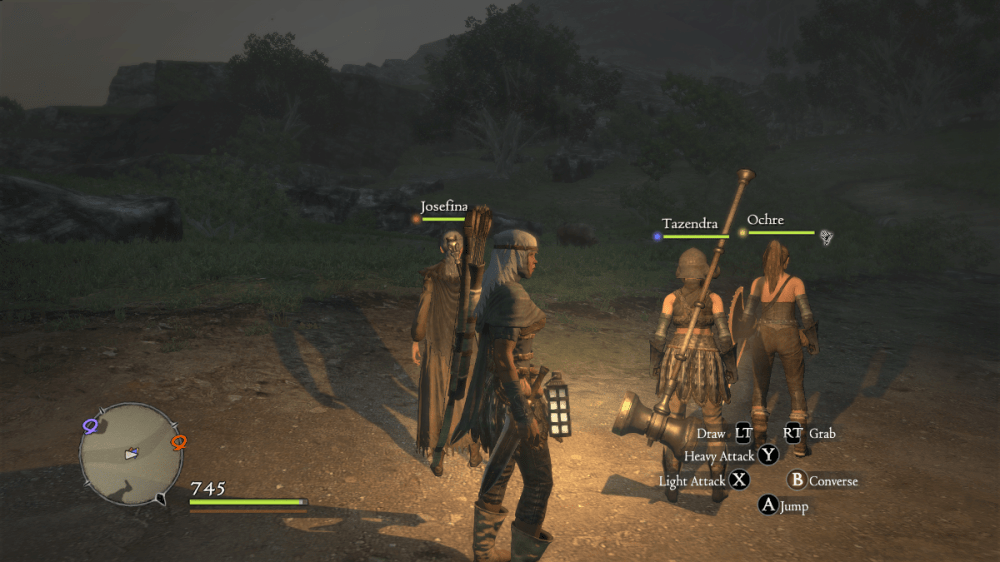The image size is (1000, 562).
Task: Select the orange quest marker on minimap
Action: click(179, 441)
